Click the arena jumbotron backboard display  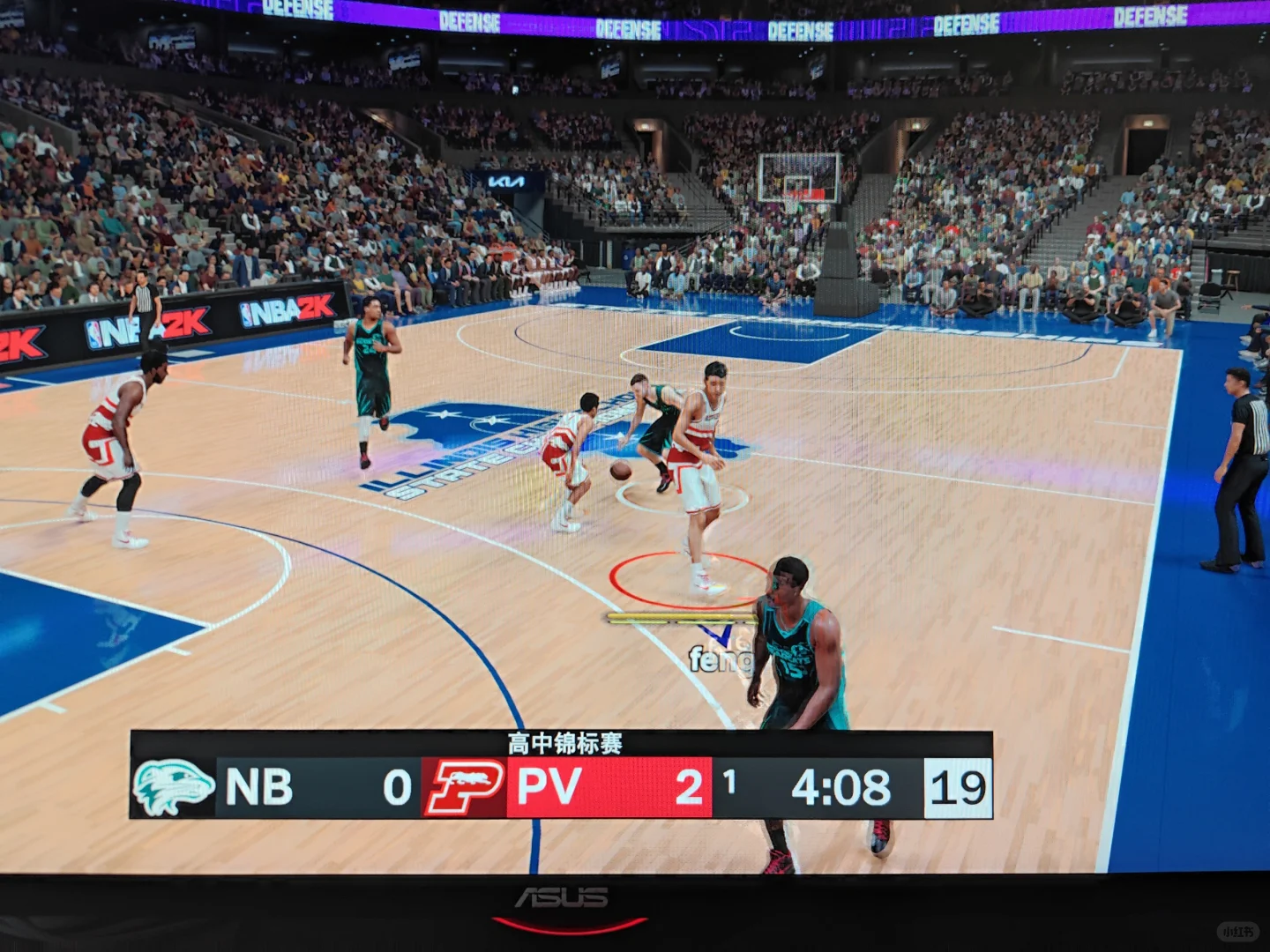pos(798,176)
